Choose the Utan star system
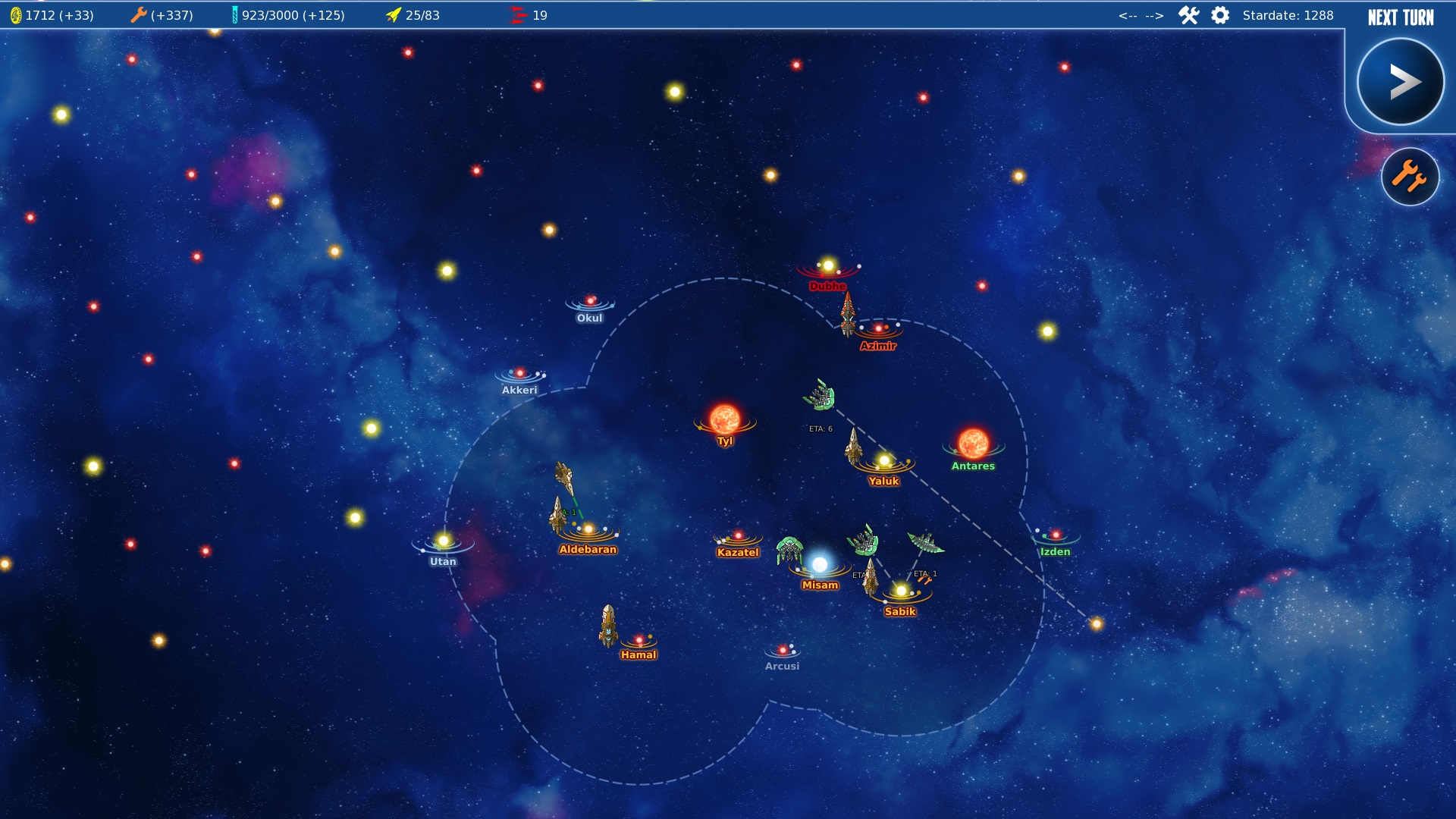This screenshot has height=819, width=1456. [444, 541]
